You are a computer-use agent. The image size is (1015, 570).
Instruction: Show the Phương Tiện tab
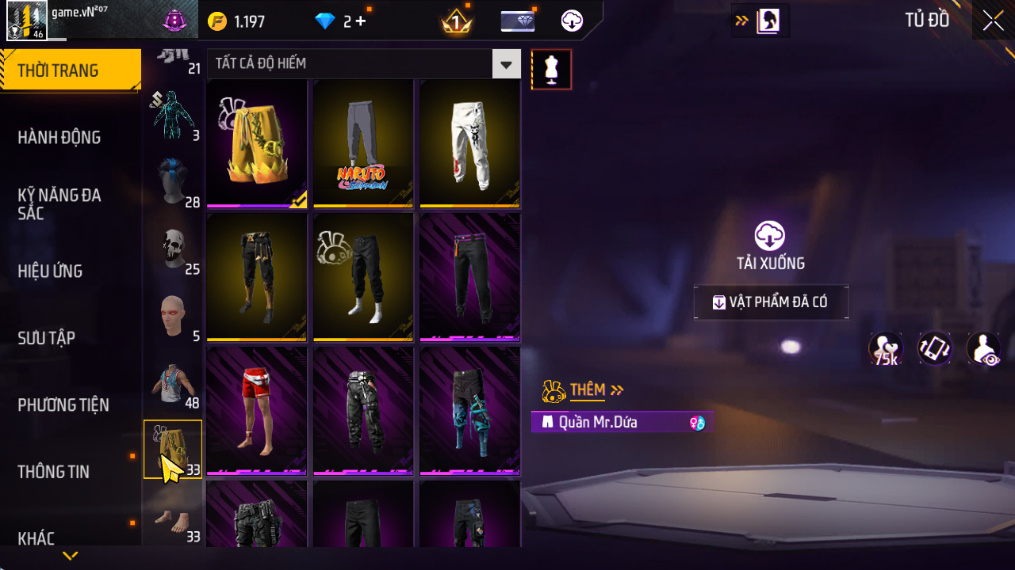coord(63,405)
